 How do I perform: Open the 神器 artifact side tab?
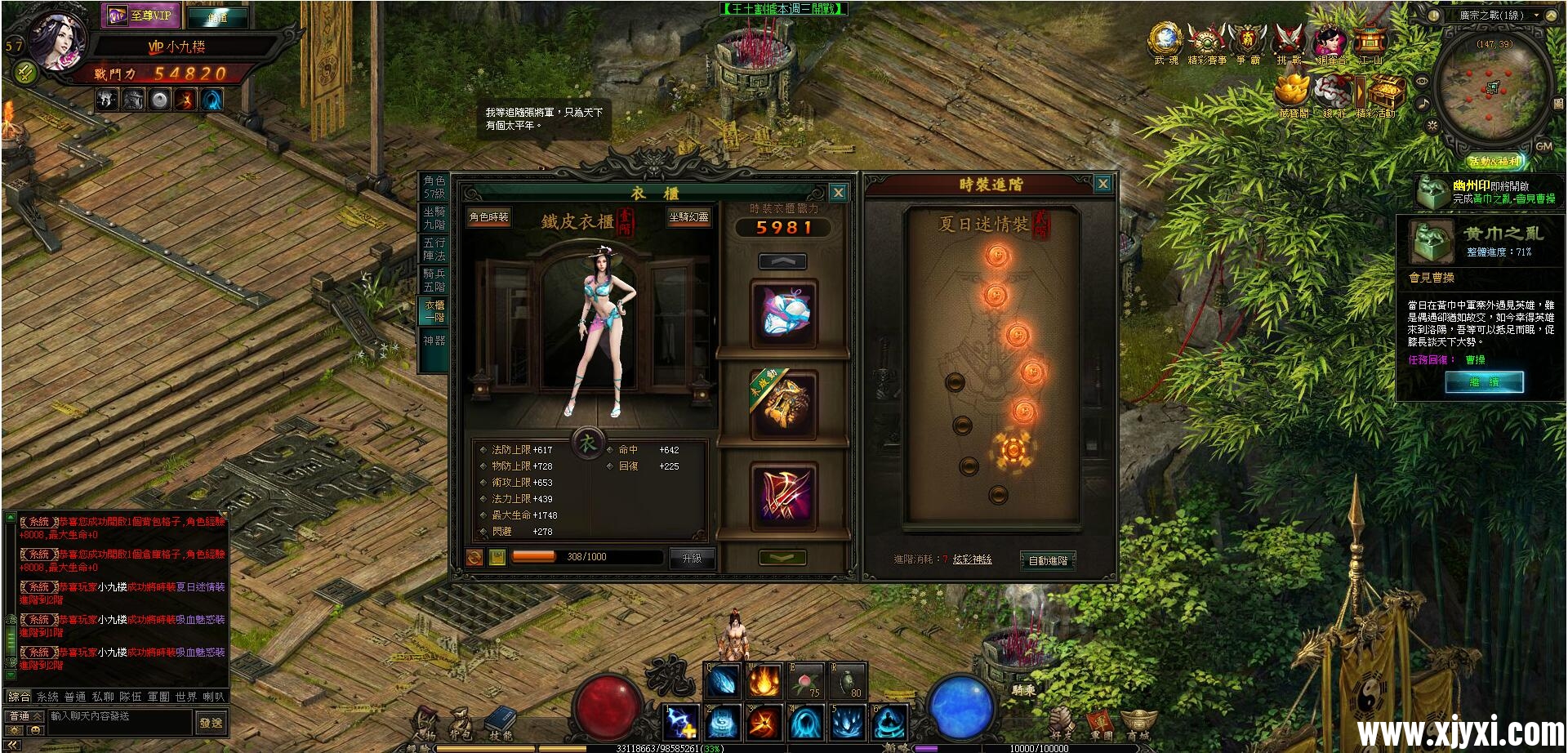pyautogui.click(x=434, y=341)
